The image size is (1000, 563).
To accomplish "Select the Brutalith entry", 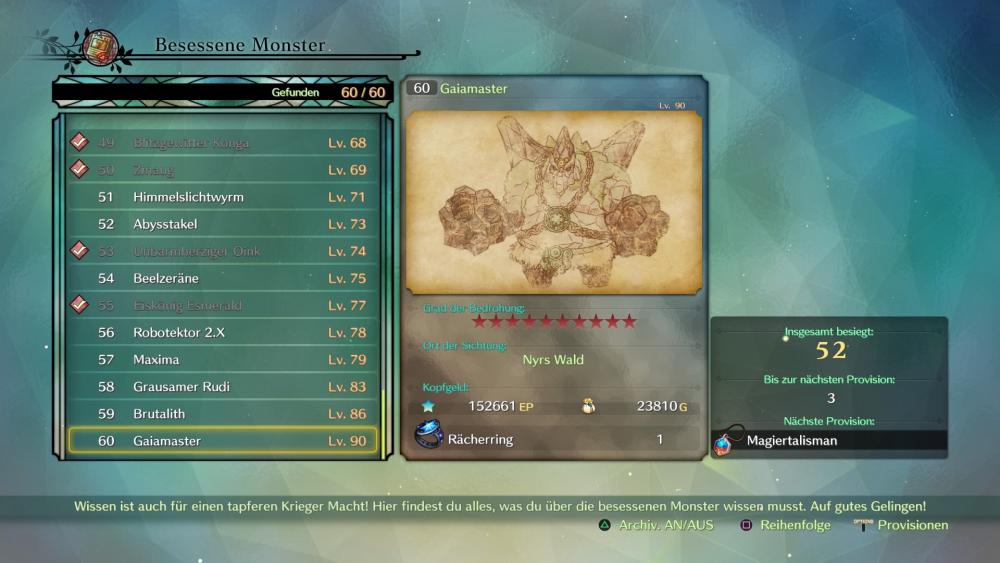I will pos(222,413).
